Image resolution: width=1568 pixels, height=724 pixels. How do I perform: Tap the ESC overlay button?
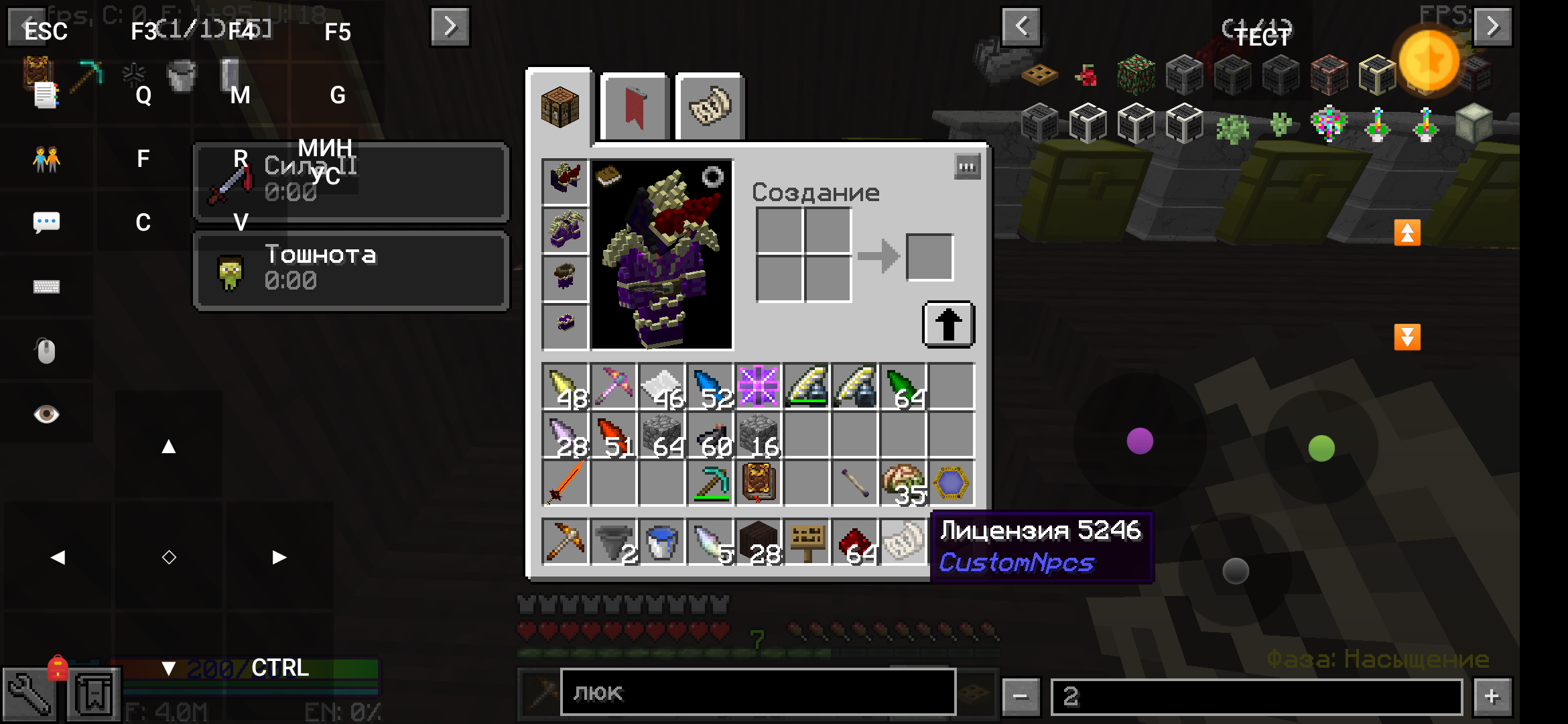tap(46, 31)
